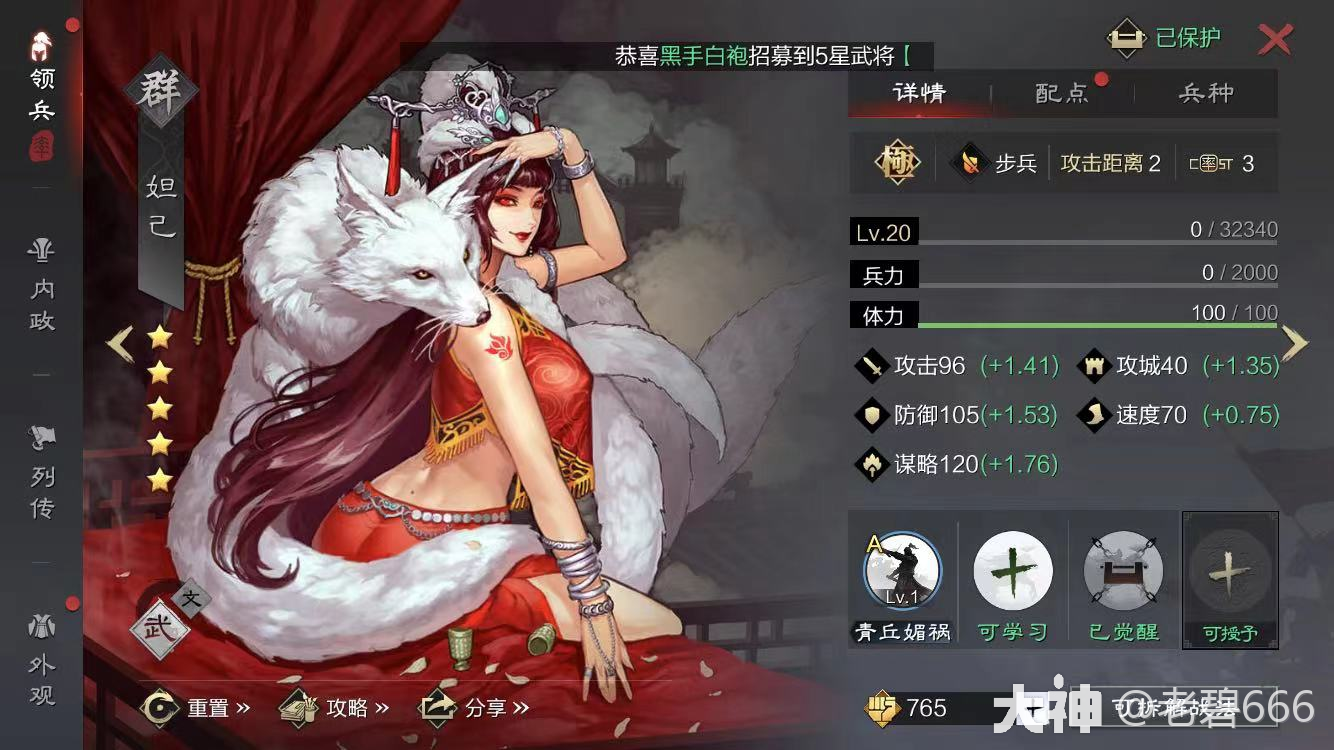Click the 可学习 skill slot
The width and height of the screenshot is (1334, 750).
tap(1013, 572)
